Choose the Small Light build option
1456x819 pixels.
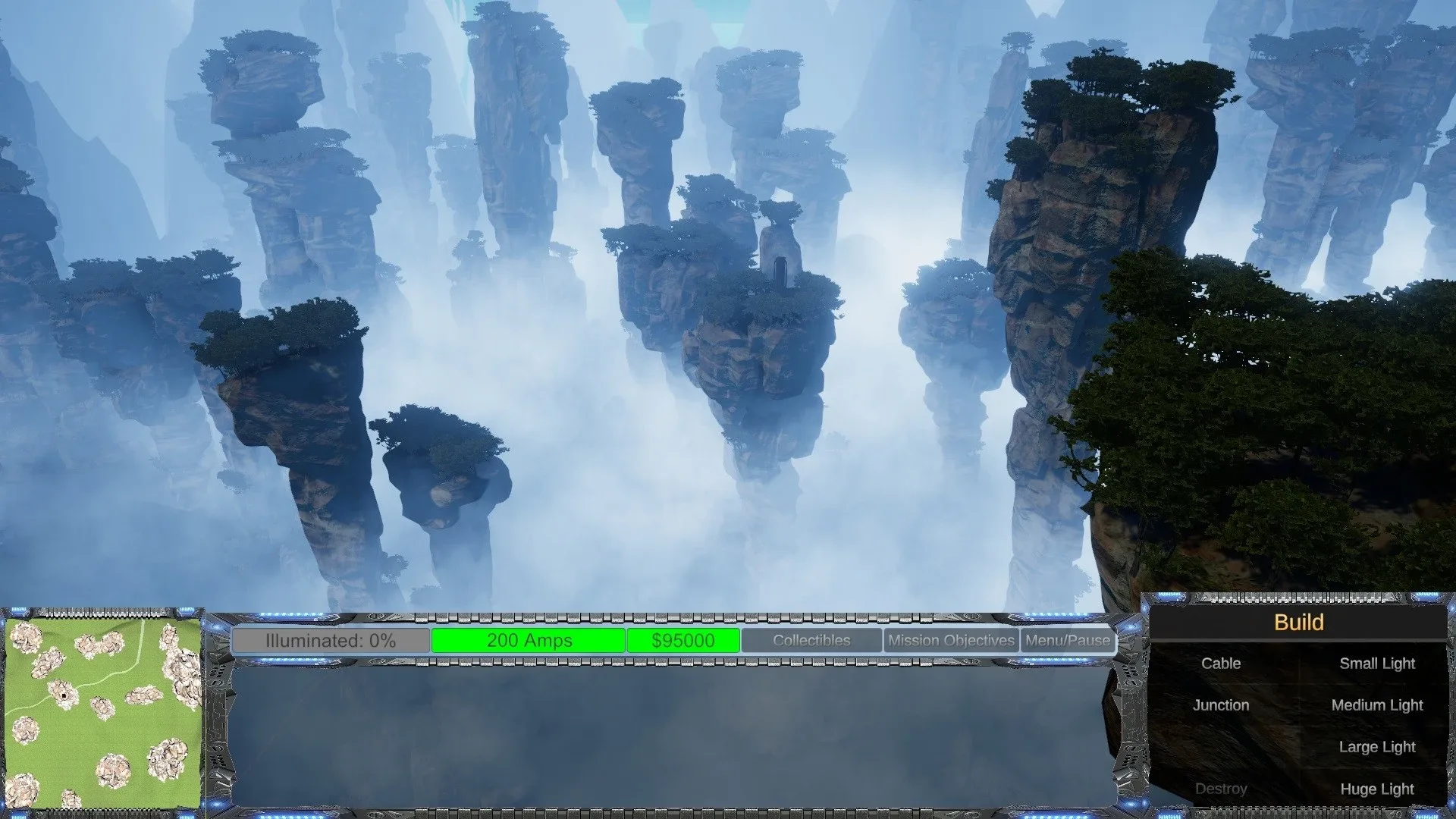tap(1377, 663)
